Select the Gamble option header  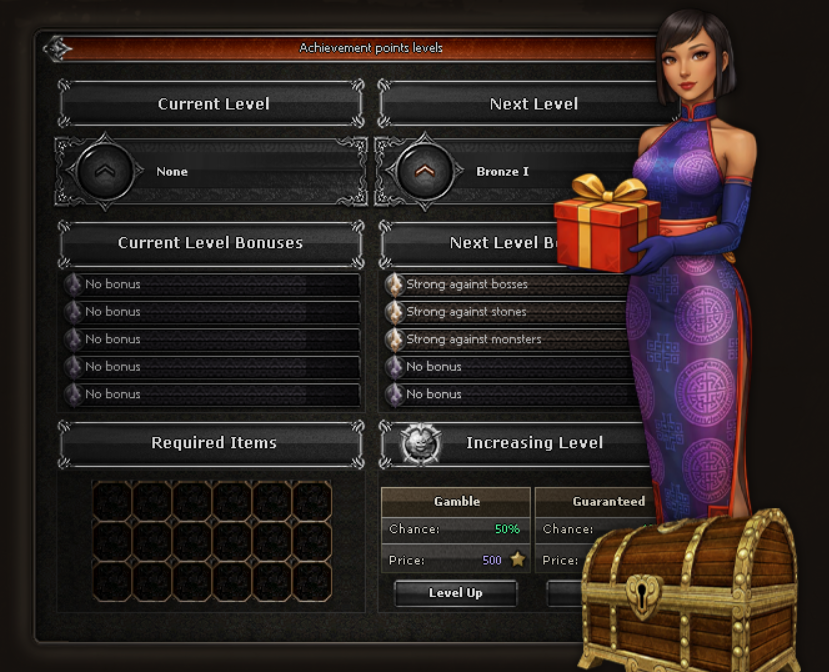tap(456, 502)
